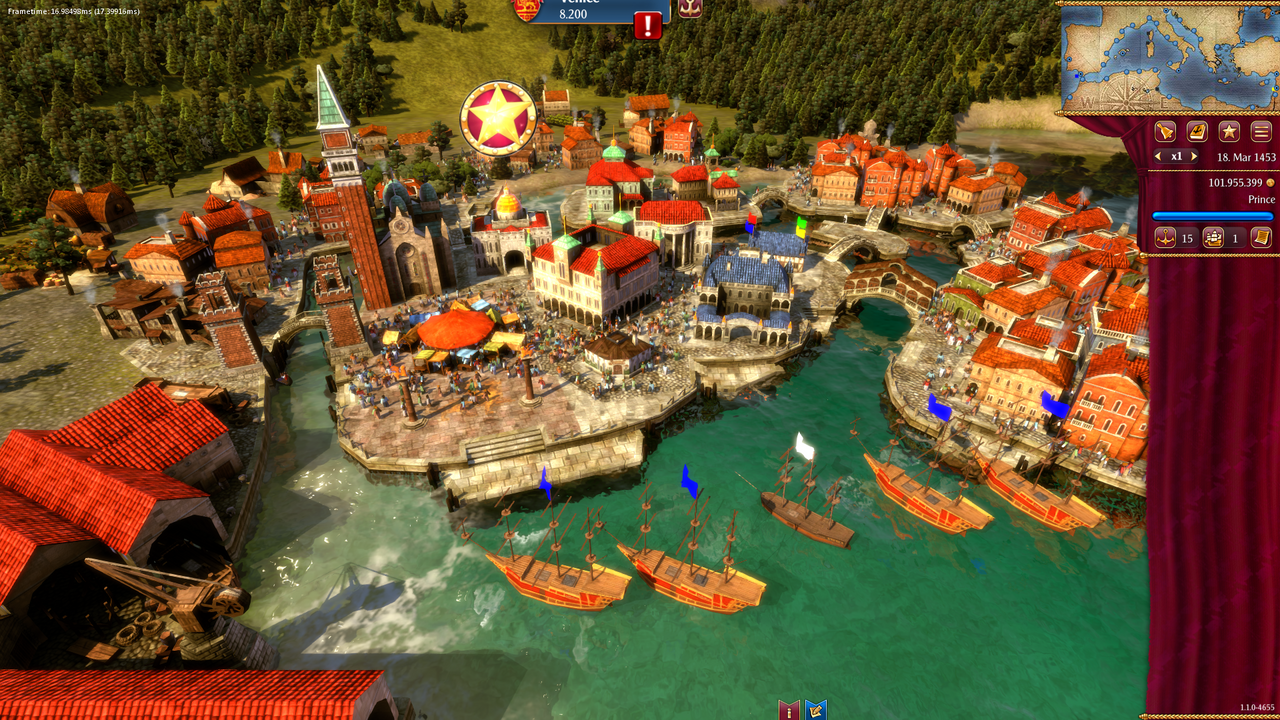This screenshot has width=1280, height=720.
Task: Click the x1 speed indicator
Action: pos(1175,156)
